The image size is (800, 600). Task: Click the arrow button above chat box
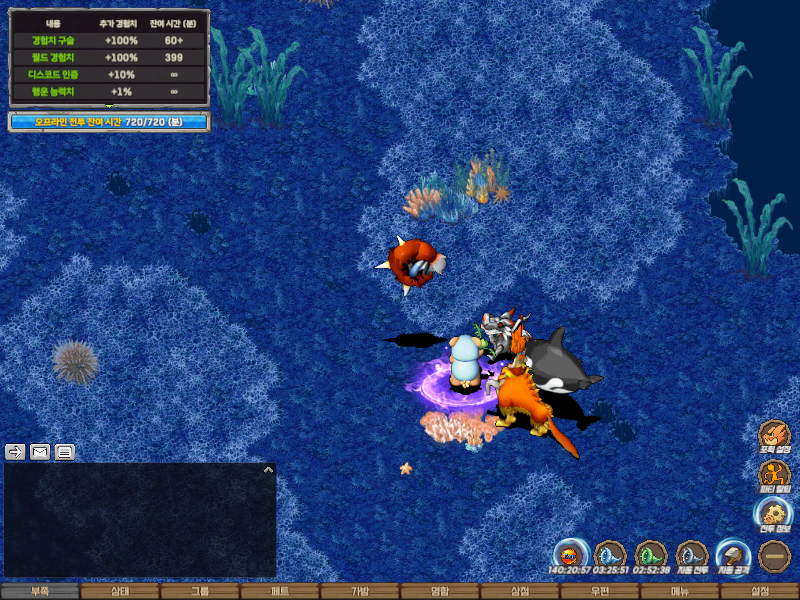tap(15, 452)
